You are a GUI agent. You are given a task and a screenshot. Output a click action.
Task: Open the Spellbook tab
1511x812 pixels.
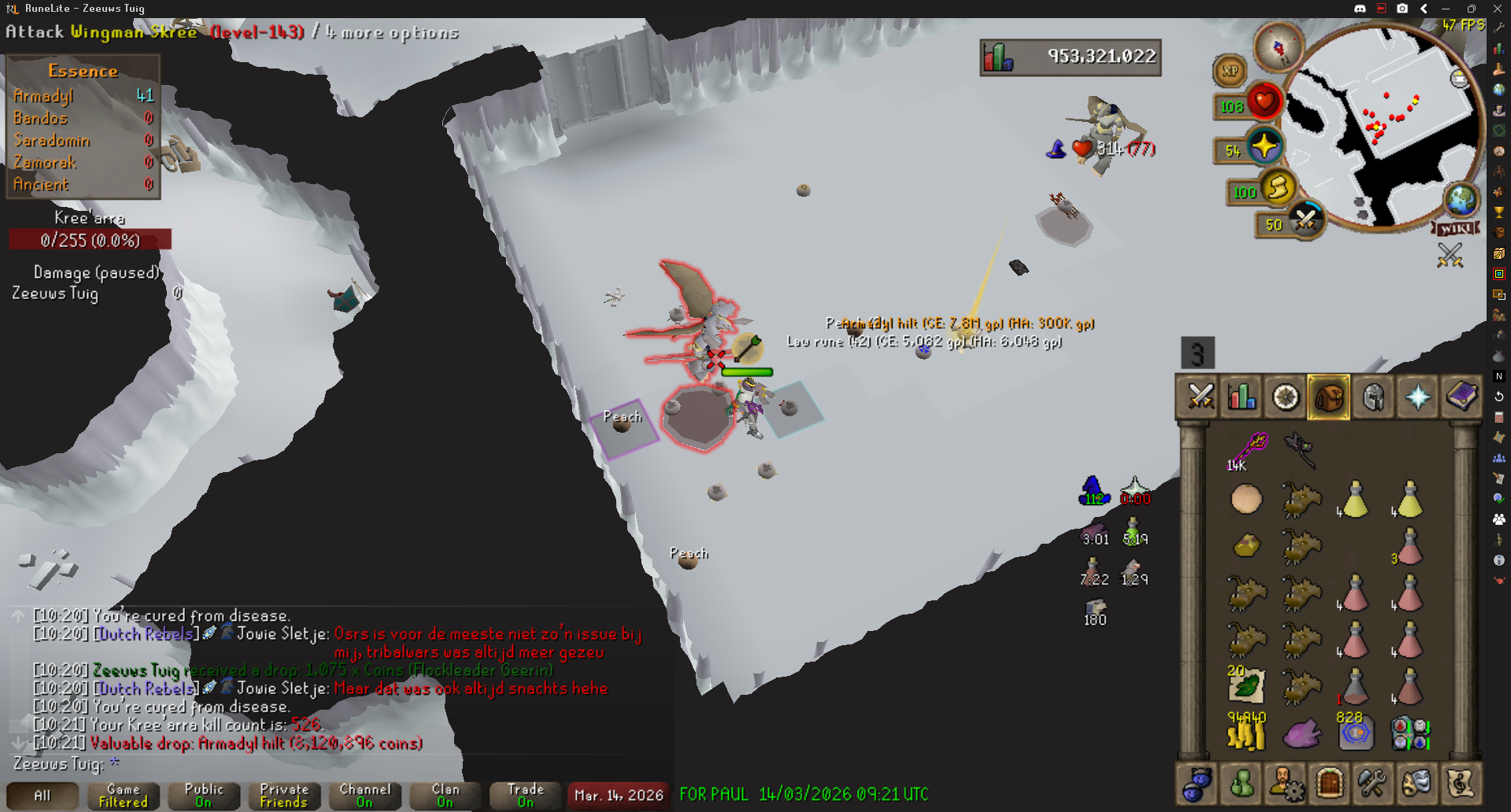(1461, 397)
